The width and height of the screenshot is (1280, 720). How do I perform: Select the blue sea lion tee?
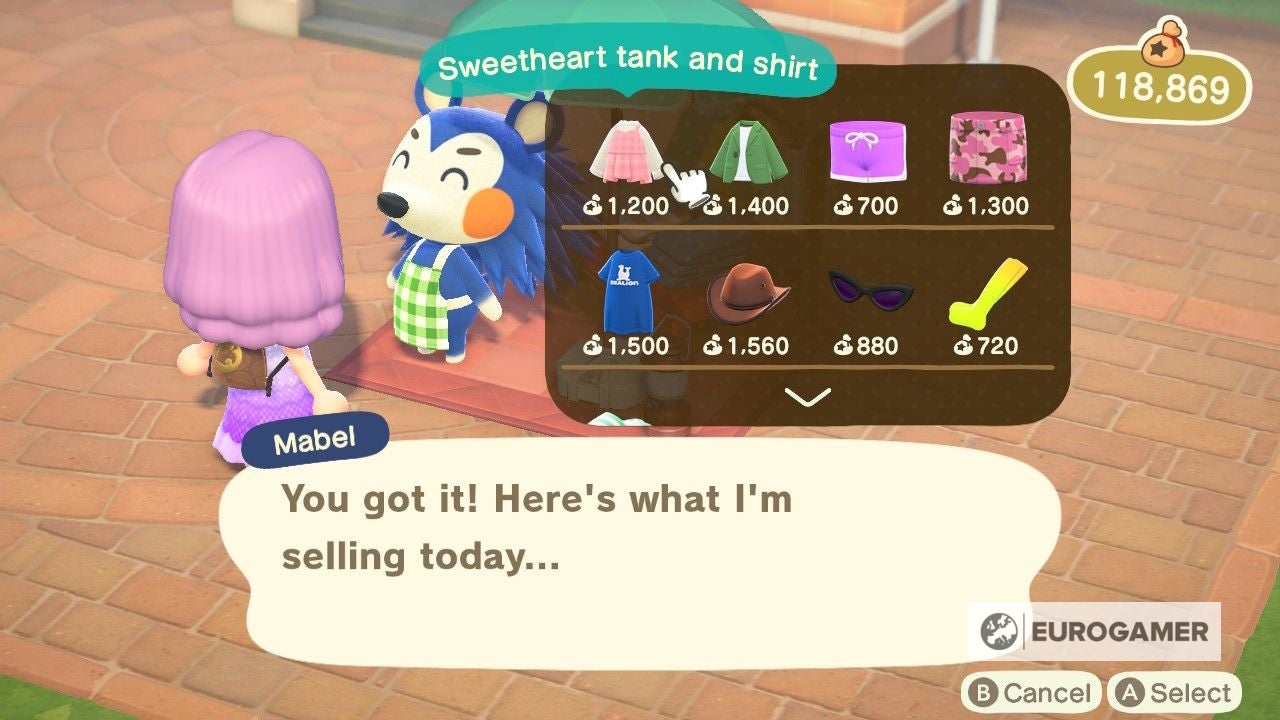point(631,290)
